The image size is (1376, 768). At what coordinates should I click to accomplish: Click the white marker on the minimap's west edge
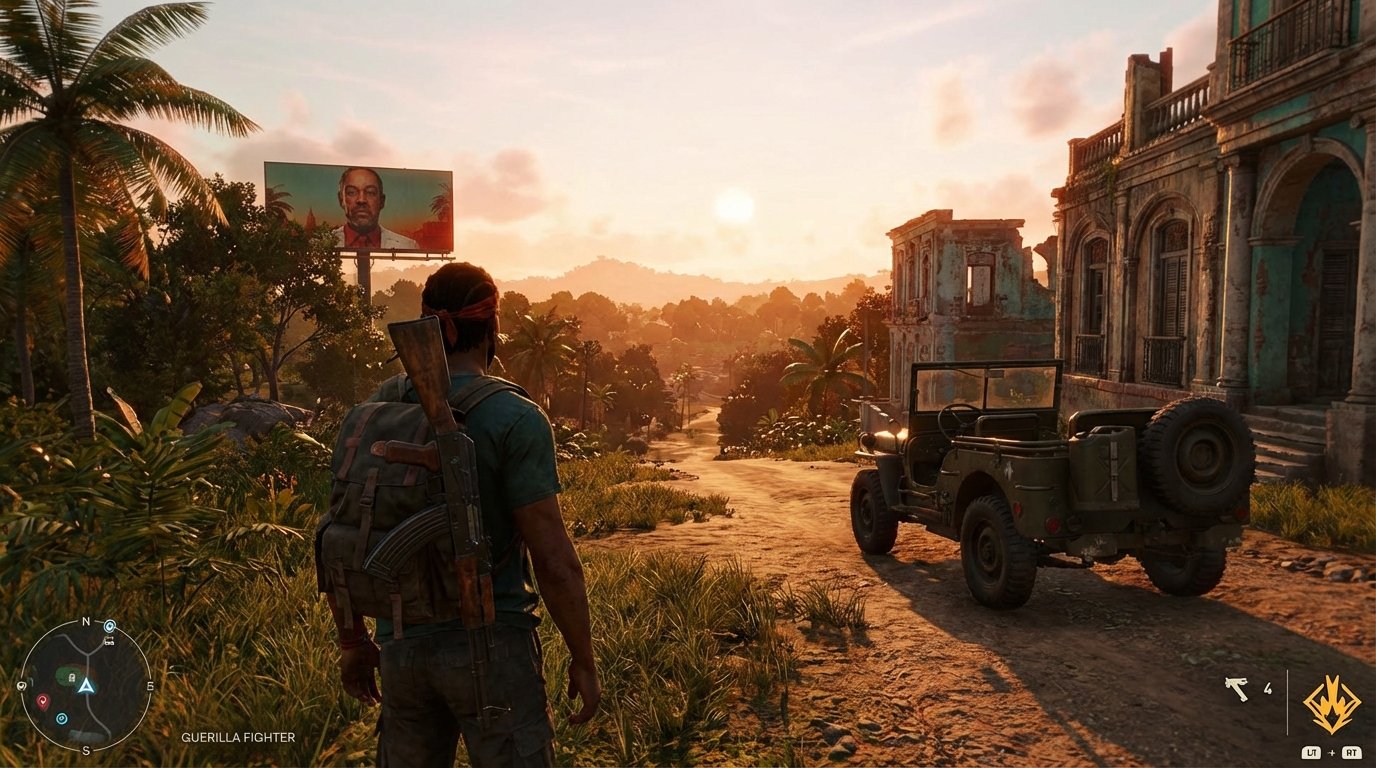[x=22, y=686]
